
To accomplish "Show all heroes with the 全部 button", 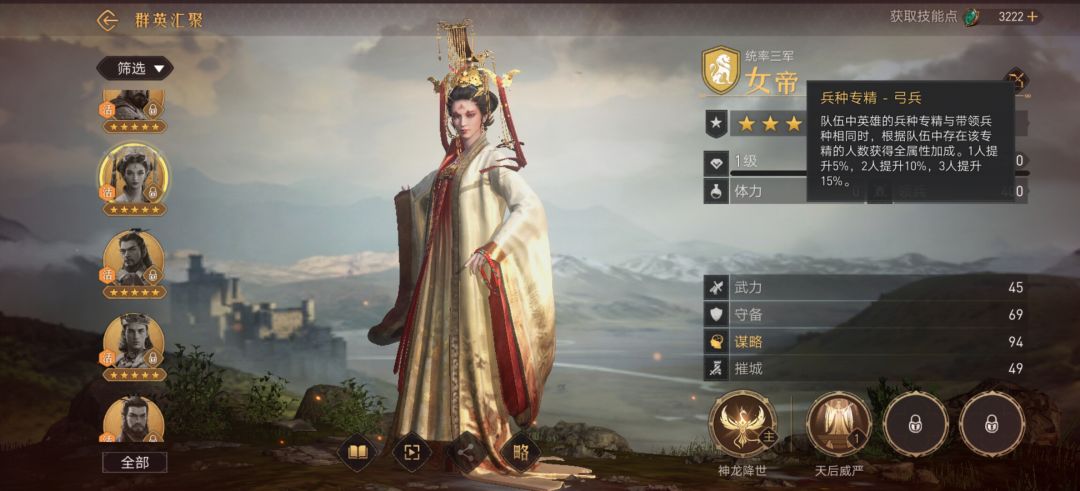I will (x=134, y=462).
